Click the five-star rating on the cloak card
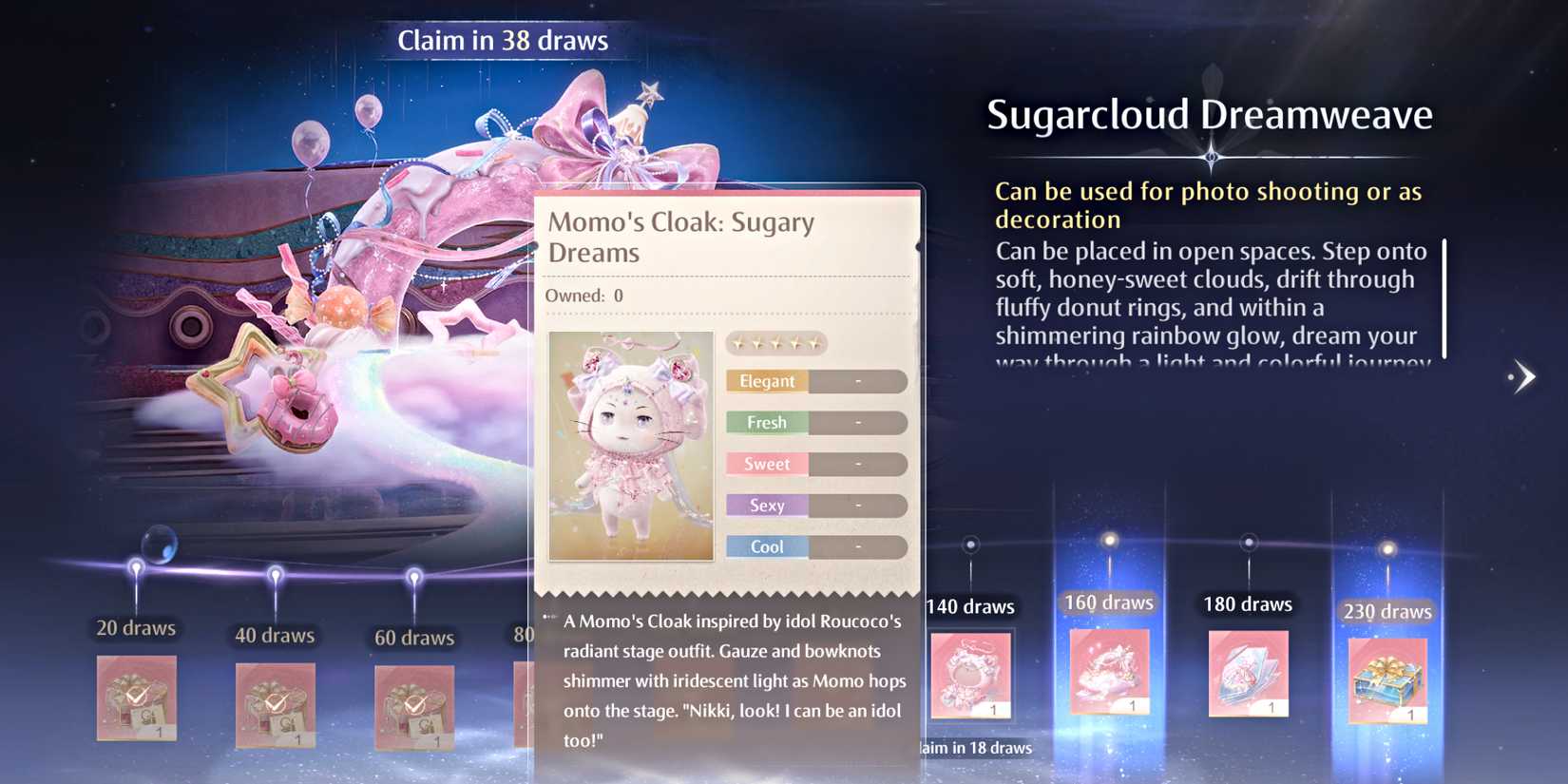This screenshot has height=784, width=1568. tap(775, 343)
